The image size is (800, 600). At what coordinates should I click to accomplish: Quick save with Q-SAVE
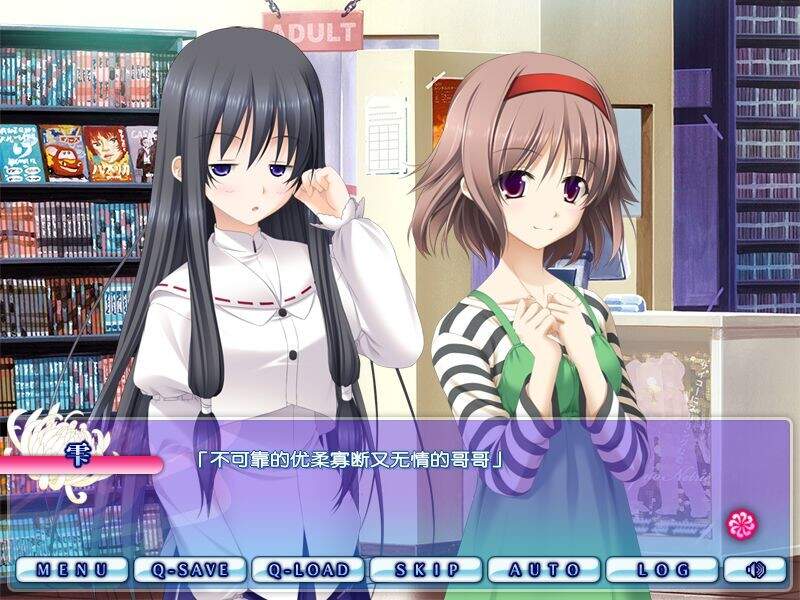click(190, 570)
